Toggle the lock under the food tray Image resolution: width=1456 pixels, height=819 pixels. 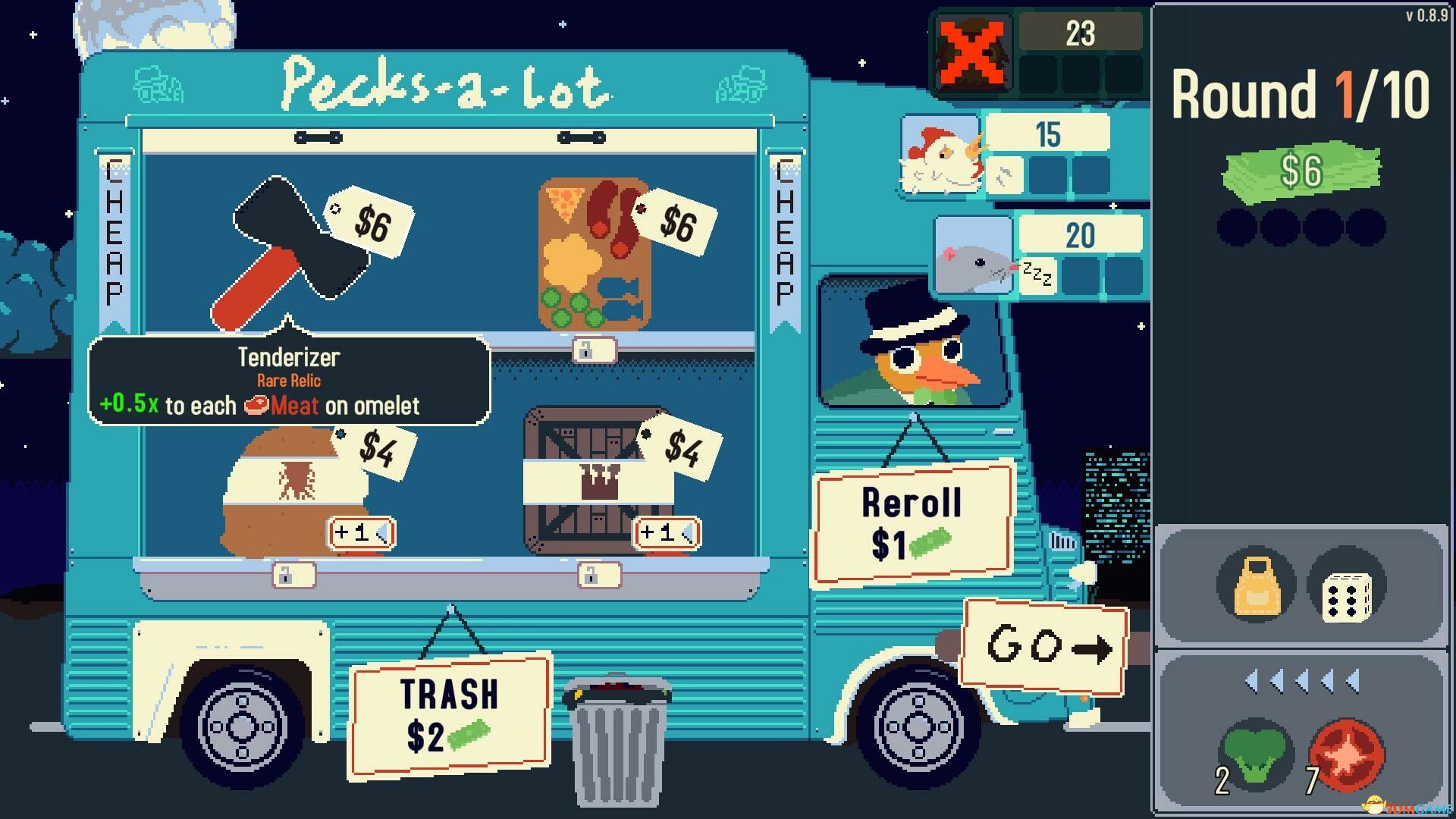[x=593, y=350]
